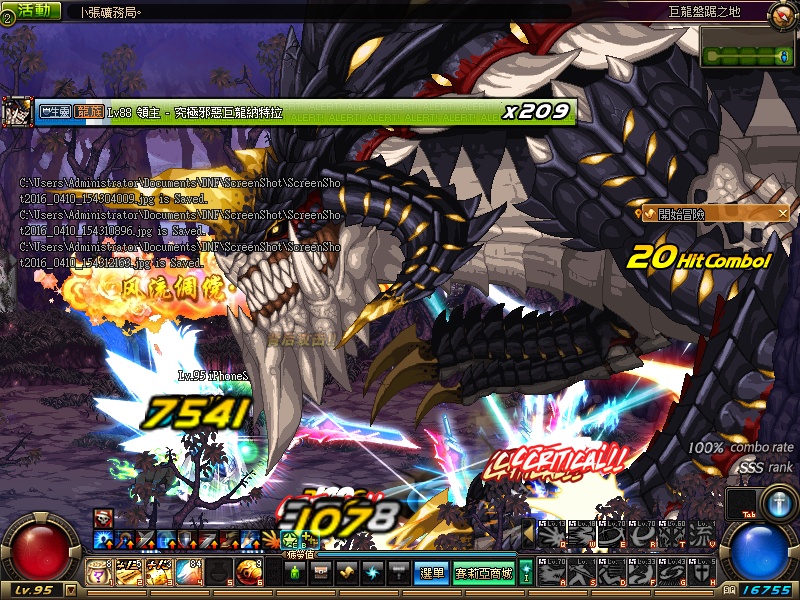Screen dimensions: 800x600
Task: Use the consumable in quick slot 3
Action: [x=158, y=572]
